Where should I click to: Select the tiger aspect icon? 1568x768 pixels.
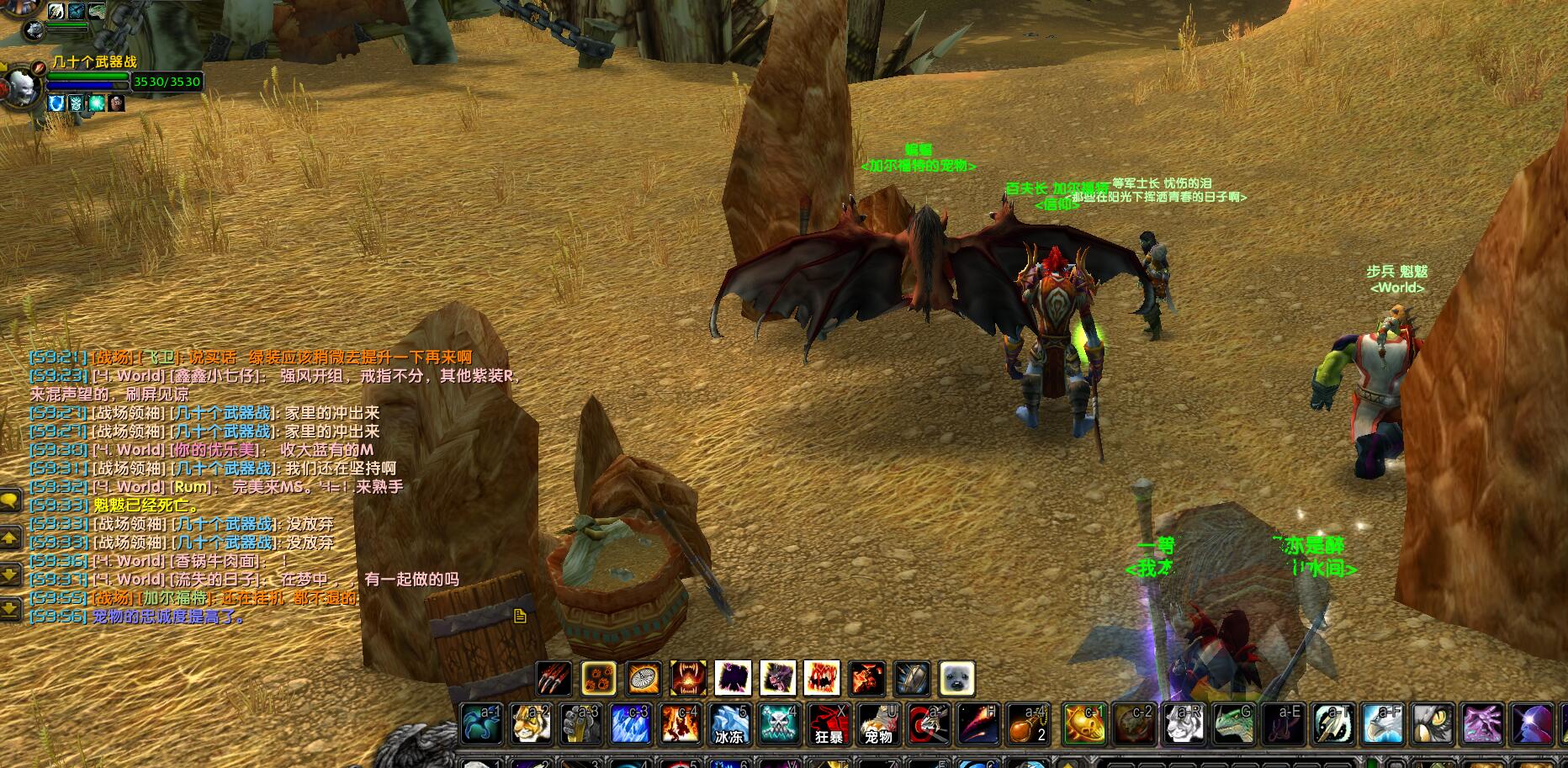coord(531,724)
